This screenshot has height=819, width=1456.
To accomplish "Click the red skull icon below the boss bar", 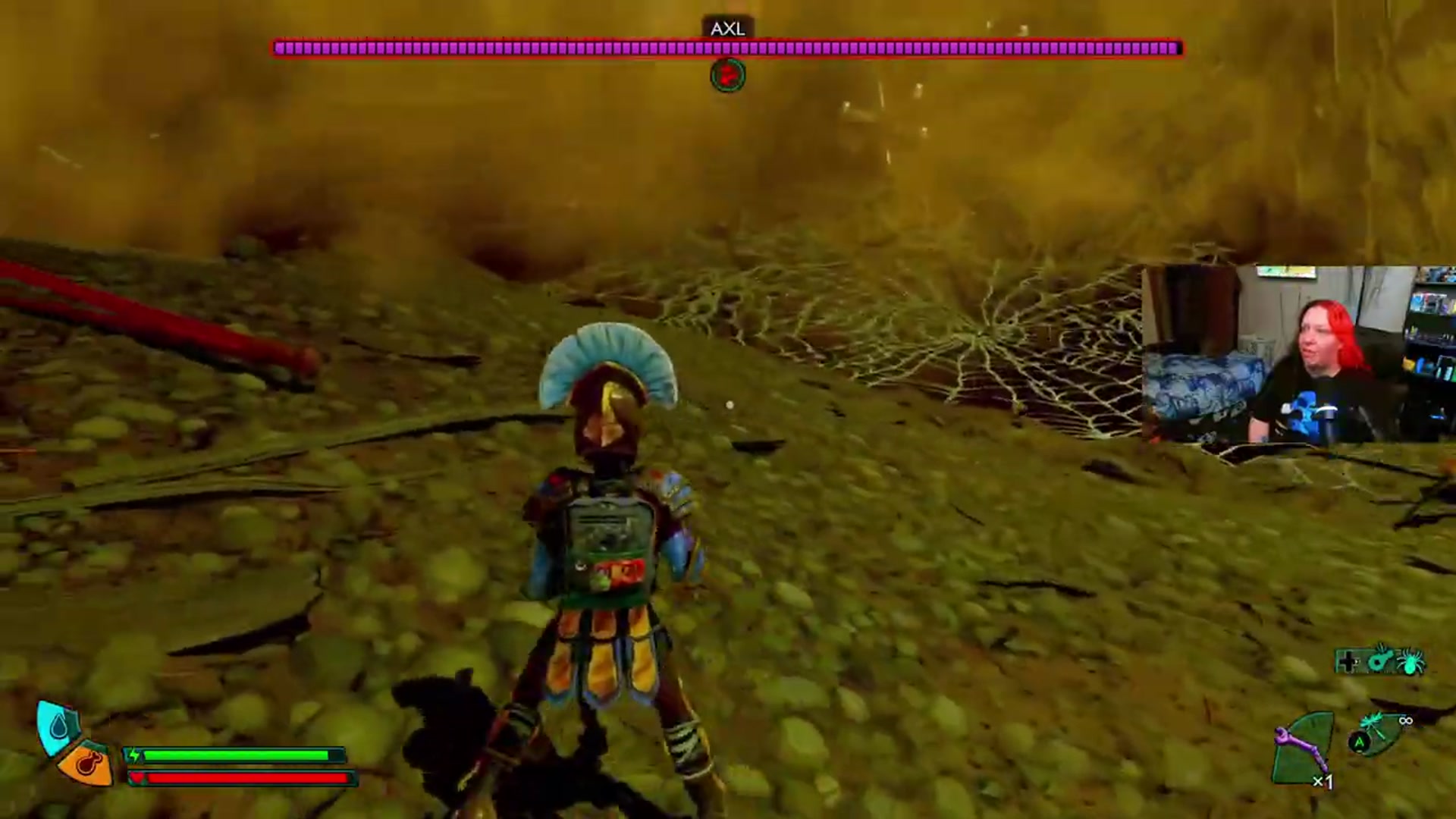I will (727, 75).
